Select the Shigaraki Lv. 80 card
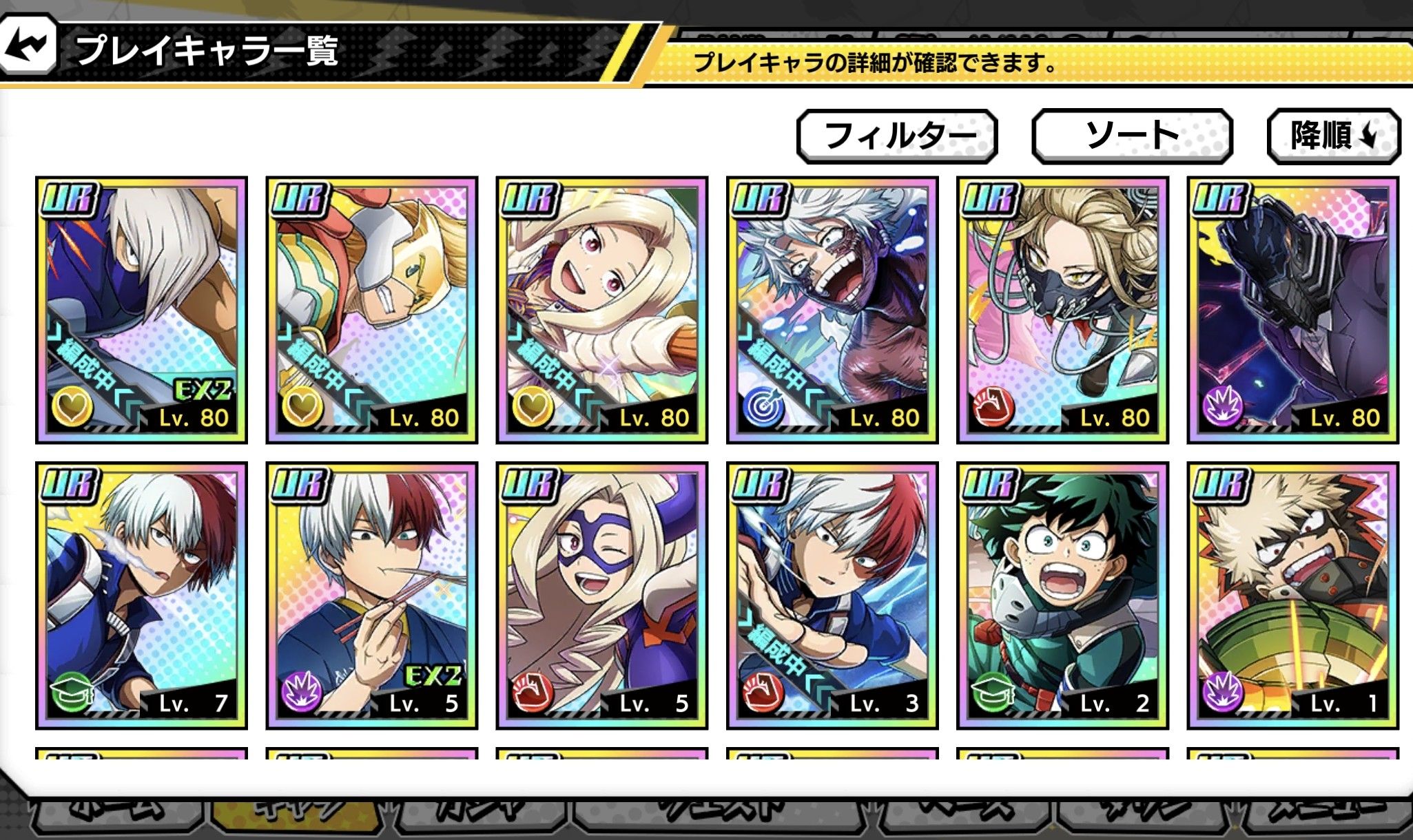 [x=832, y=310]
